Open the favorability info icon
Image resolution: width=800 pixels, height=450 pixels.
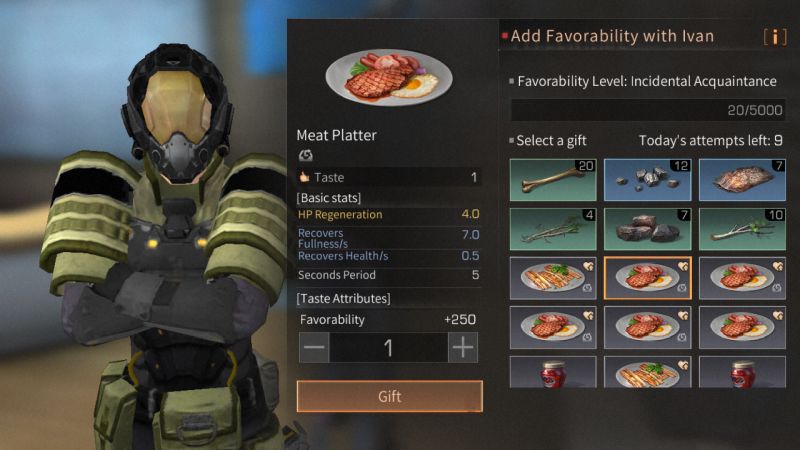774,37
